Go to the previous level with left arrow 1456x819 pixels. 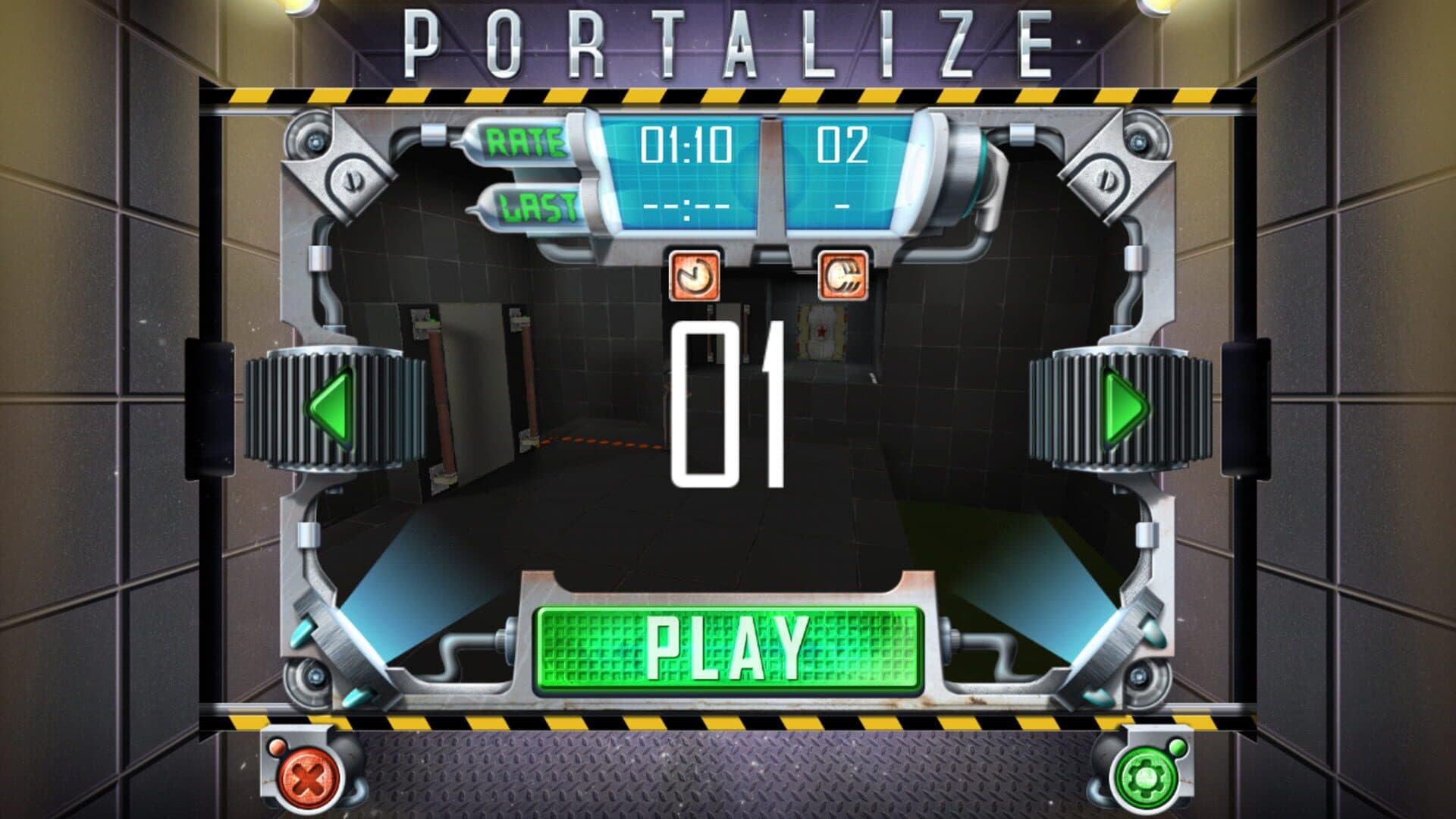coord(332,409)
